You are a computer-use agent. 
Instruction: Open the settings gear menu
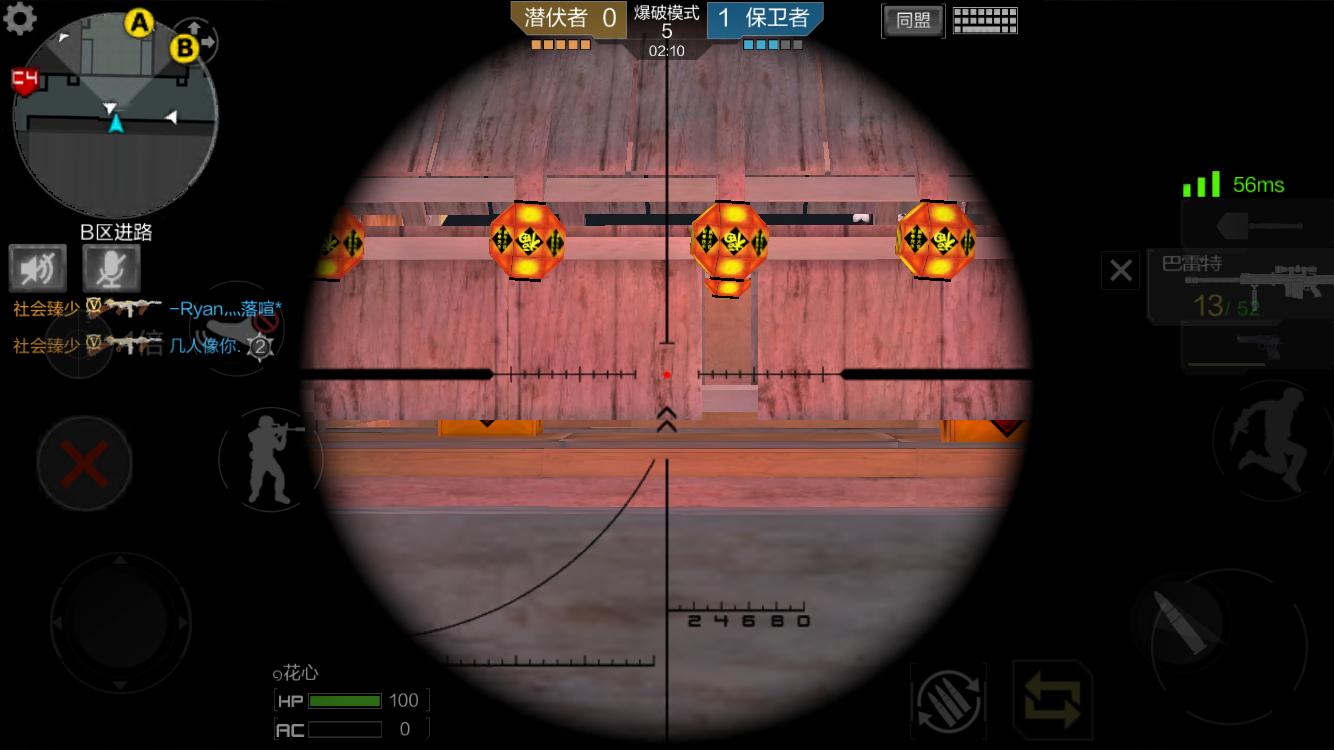tap(19, 18)
